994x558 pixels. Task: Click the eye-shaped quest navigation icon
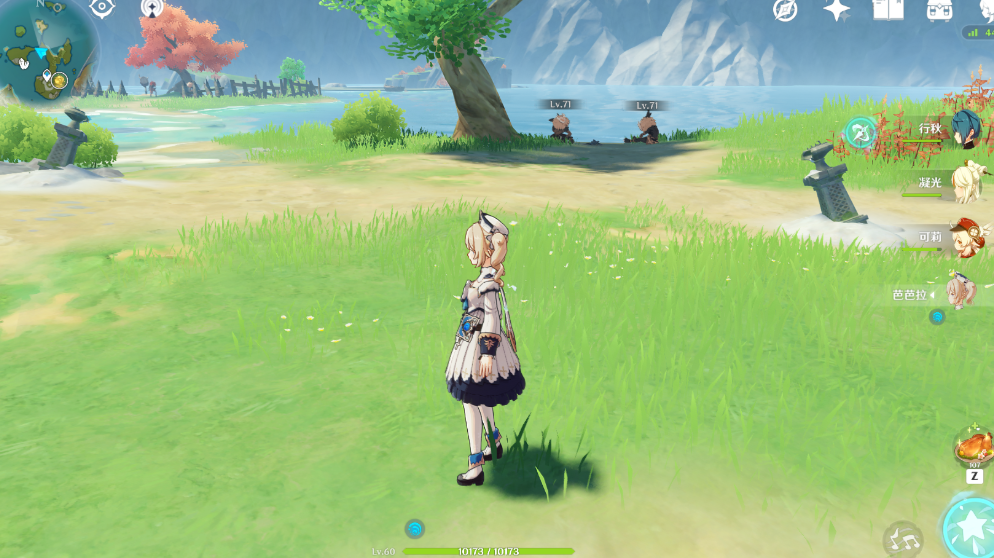102,8
